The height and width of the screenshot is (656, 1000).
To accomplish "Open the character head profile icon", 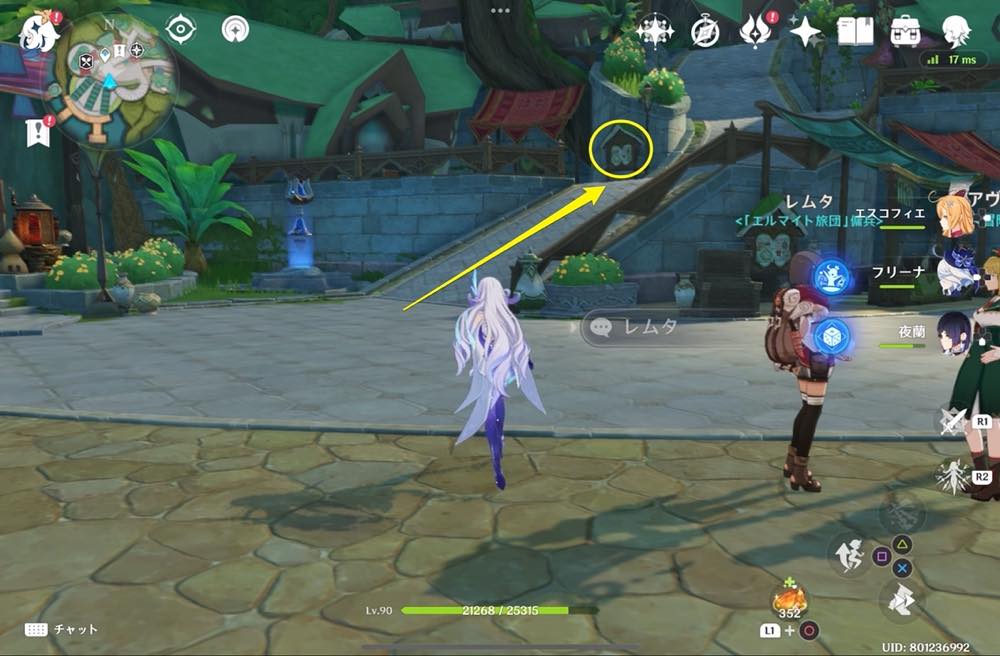I will coord(957,32).
